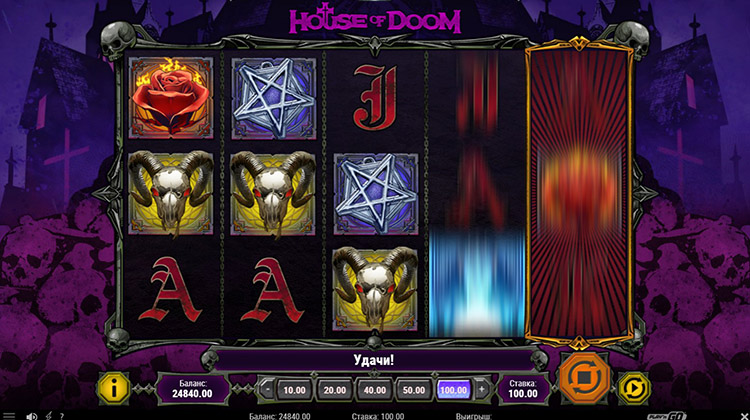Set the bet to 40.00
750x420 pixels.
[x=375, y=389]
